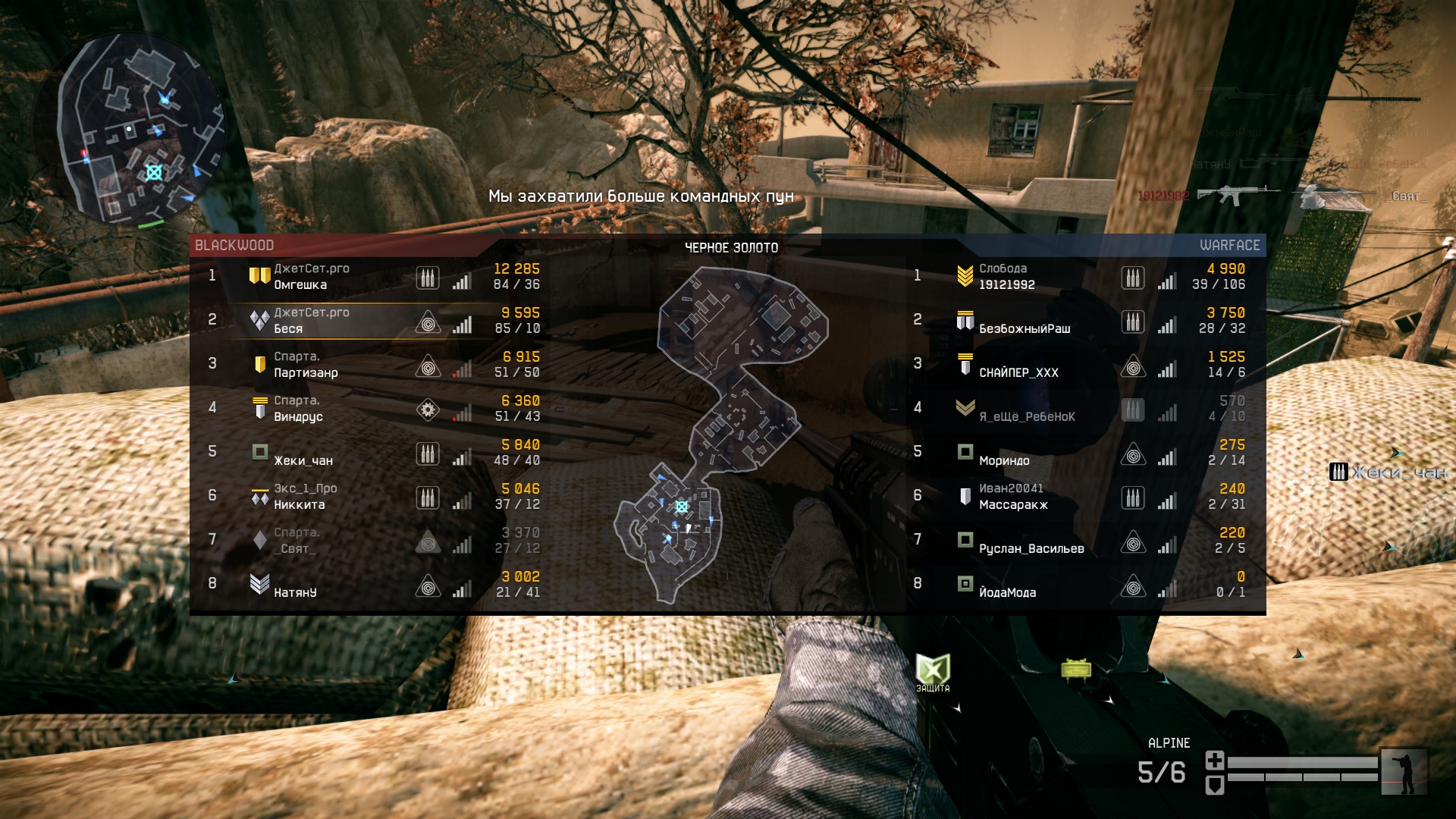
Task: Select the greyed-out _Свят_ player row
Action: [294, 548]
